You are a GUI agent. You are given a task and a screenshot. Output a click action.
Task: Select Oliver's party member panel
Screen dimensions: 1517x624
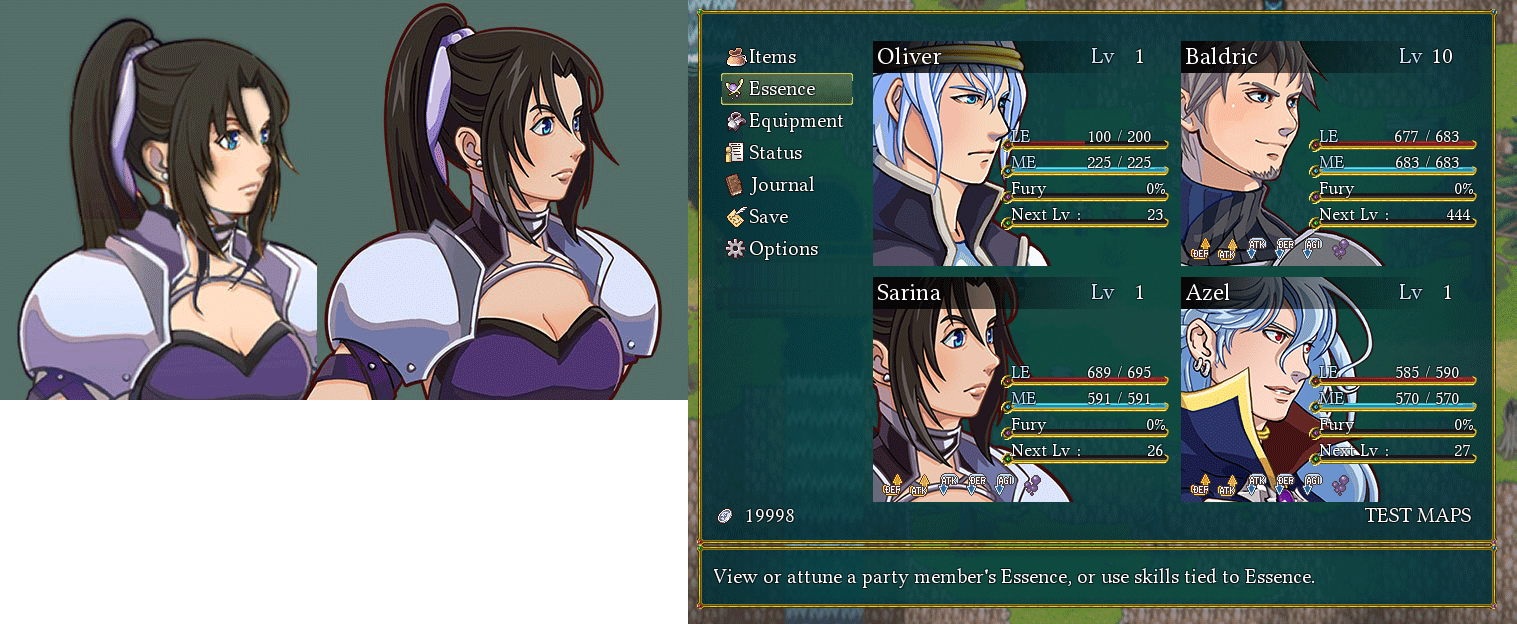(x=1020, y=153)
